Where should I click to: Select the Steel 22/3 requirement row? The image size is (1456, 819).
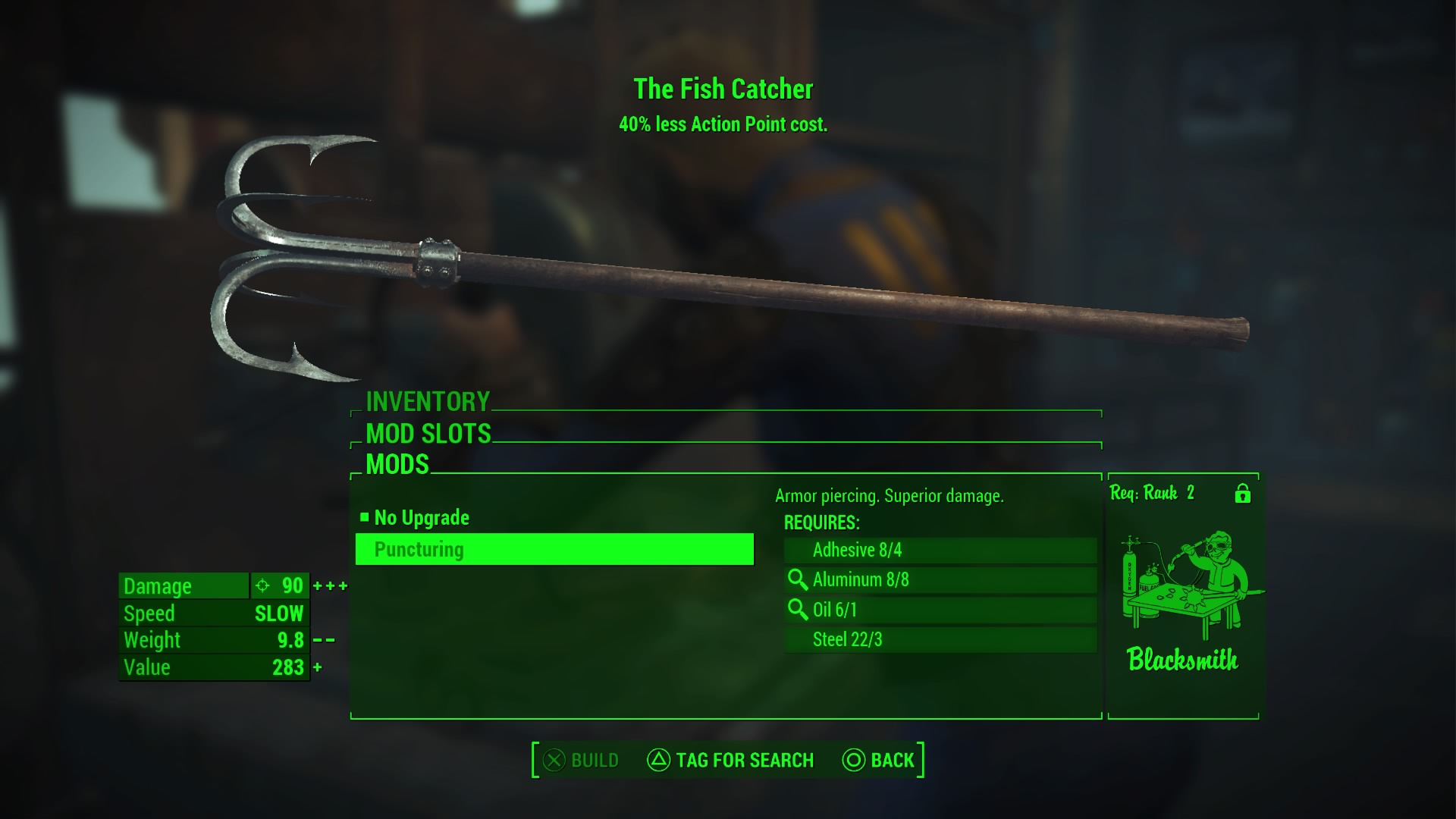(x=940, y=639)
